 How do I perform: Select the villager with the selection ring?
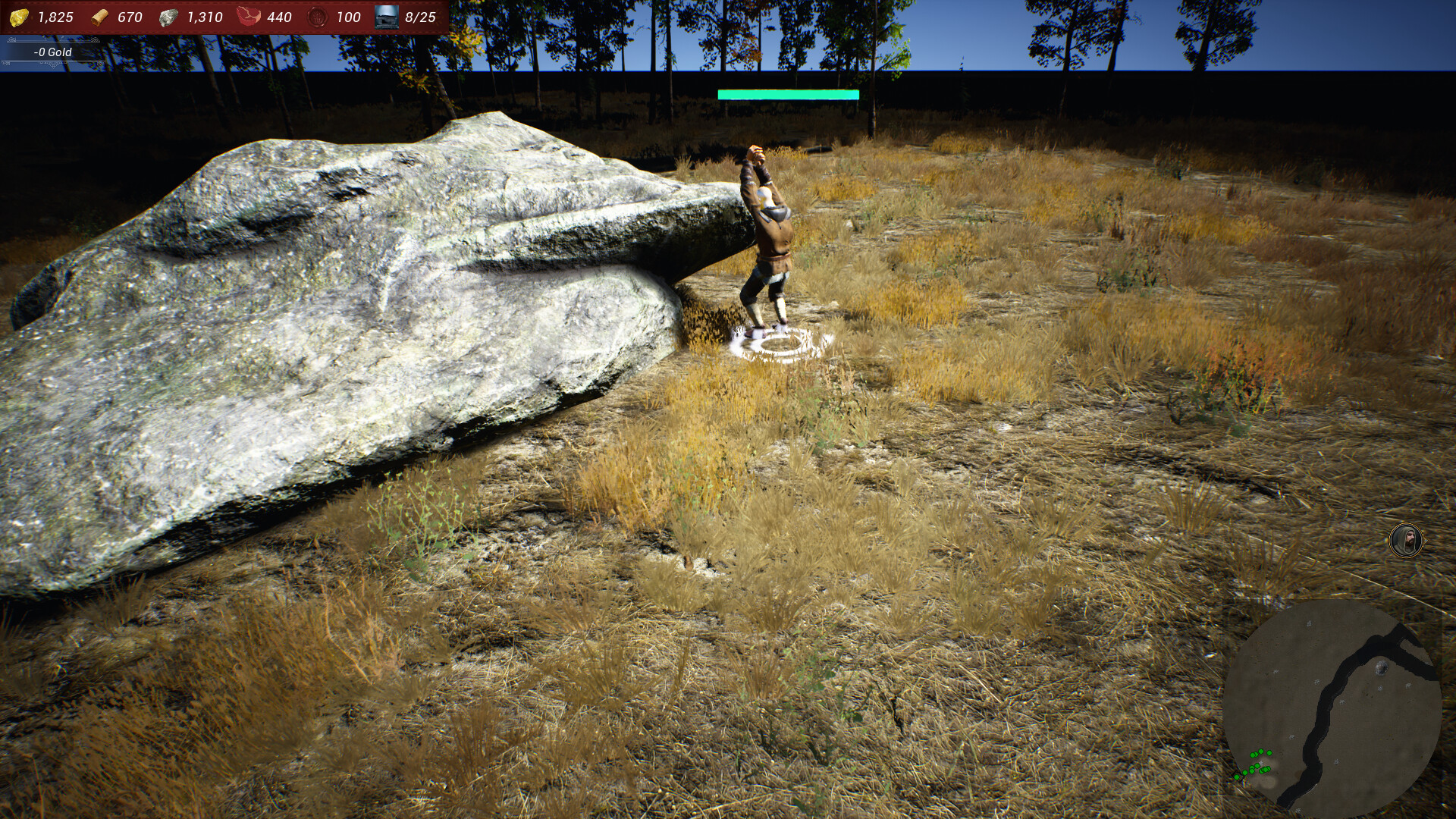pyautogui.click(x=767, y=243)
